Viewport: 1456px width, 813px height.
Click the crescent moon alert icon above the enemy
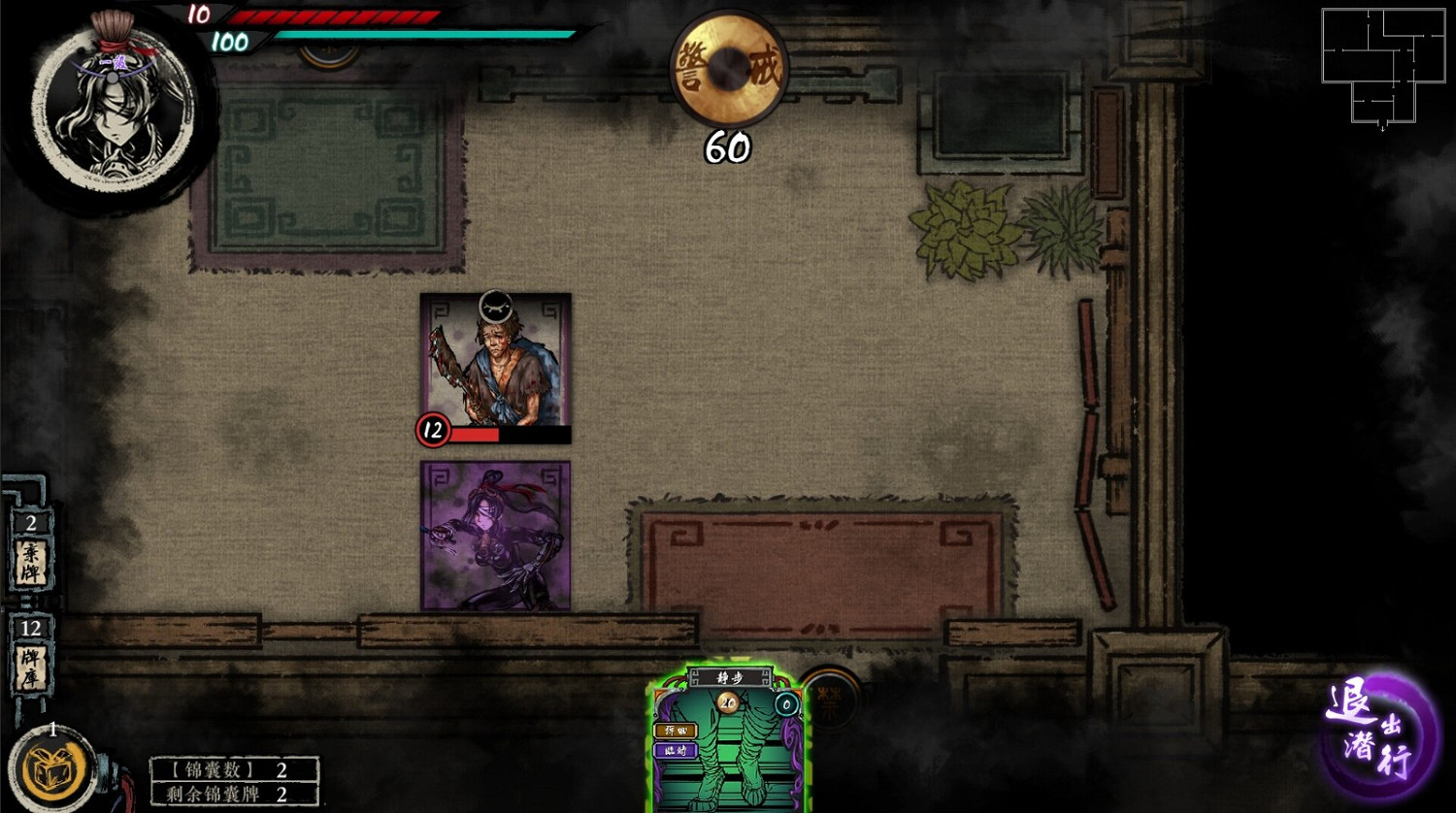(x=497, y=304)
